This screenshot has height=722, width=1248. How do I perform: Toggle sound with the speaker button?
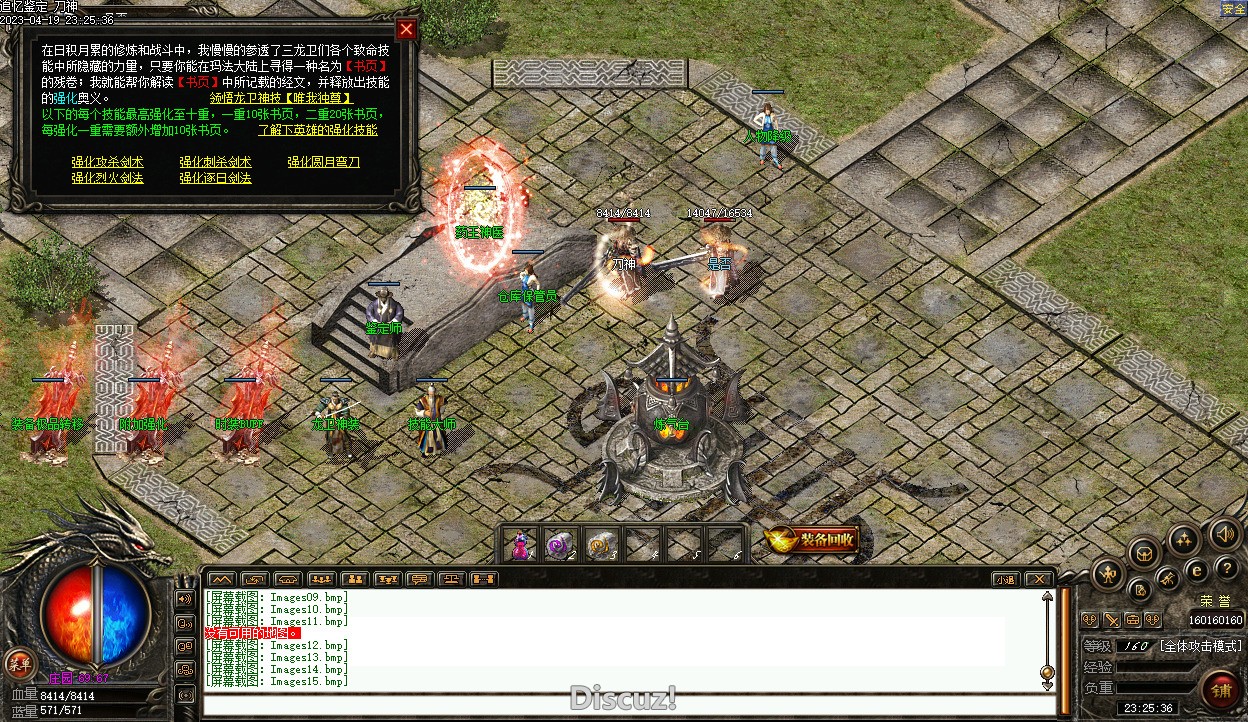click(1224, 533)
